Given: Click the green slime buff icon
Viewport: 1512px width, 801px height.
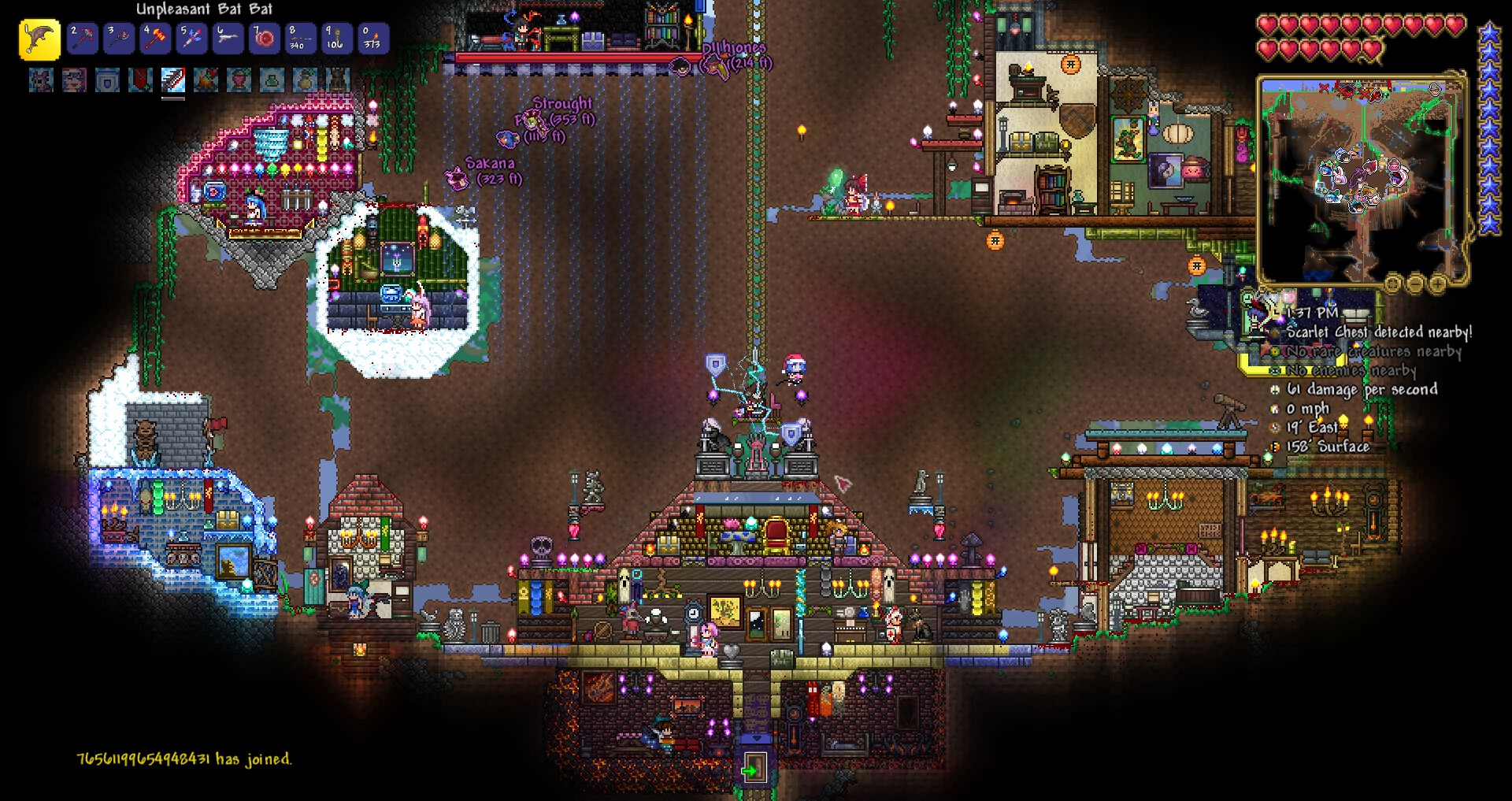Looking at the screenshot, I should pos(272,80).
